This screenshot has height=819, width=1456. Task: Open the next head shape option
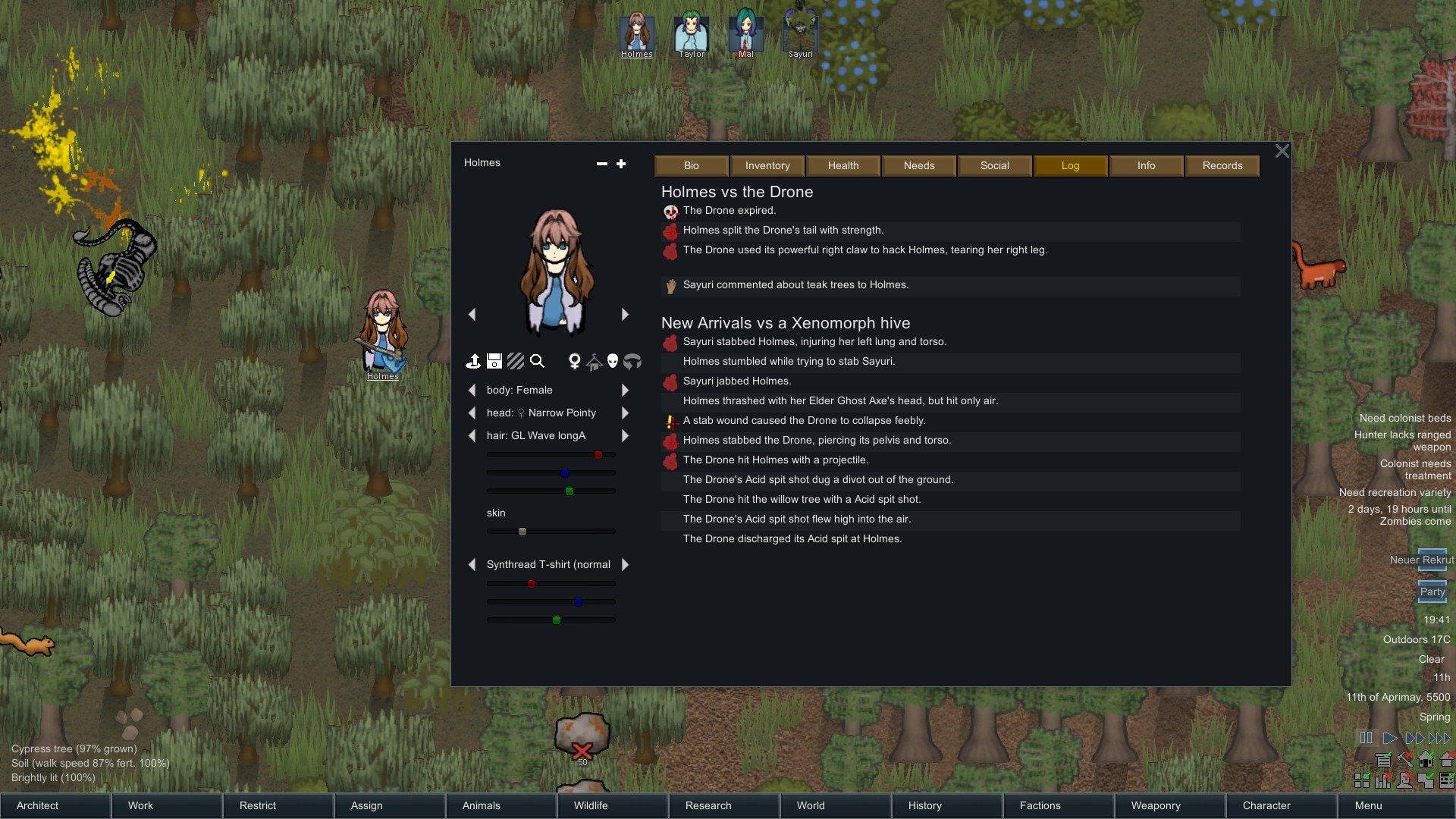point(625,413)
